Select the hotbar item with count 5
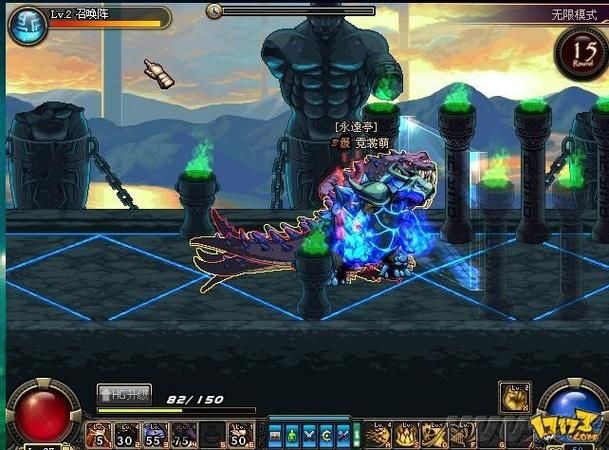 coord(100,435)
